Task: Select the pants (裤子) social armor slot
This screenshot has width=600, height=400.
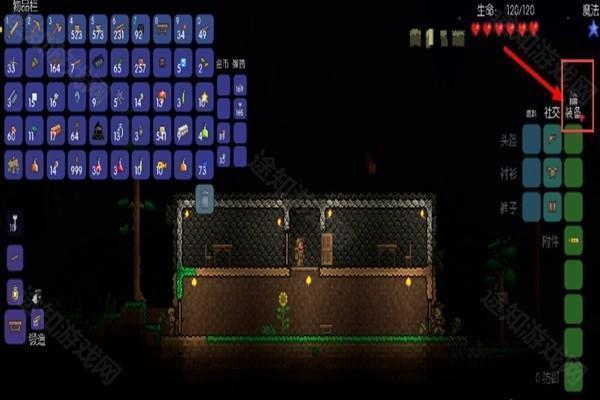Action: tap(552, 205)
